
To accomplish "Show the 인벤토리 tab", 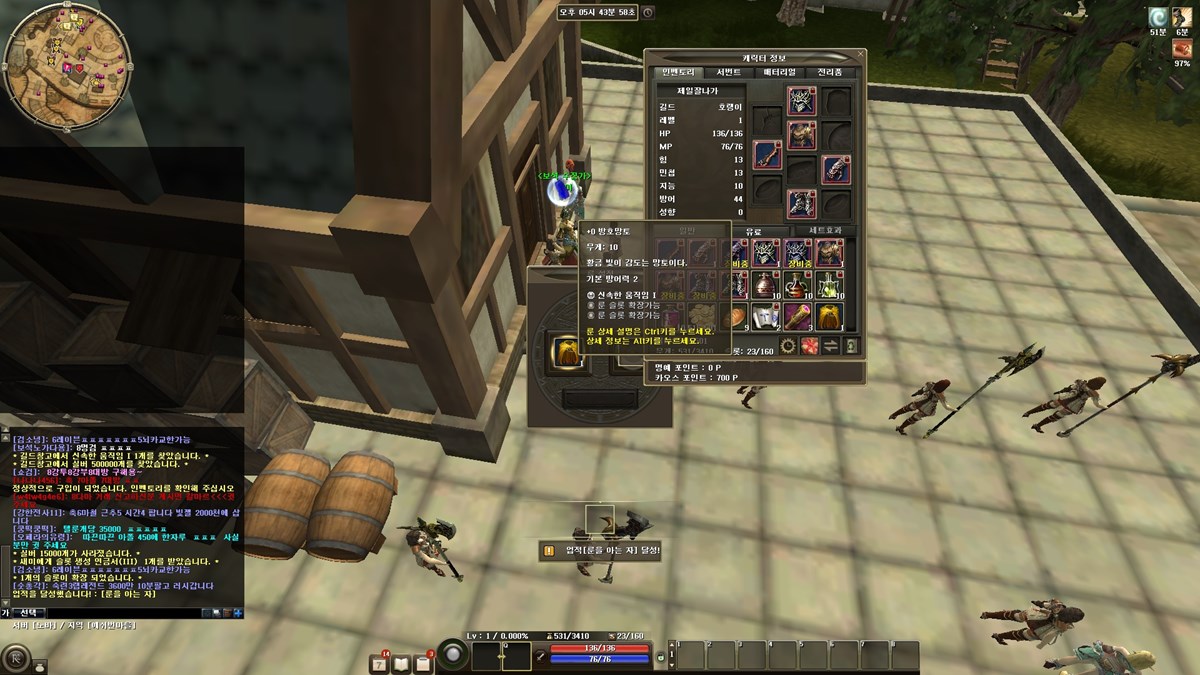I will (677, 72).
